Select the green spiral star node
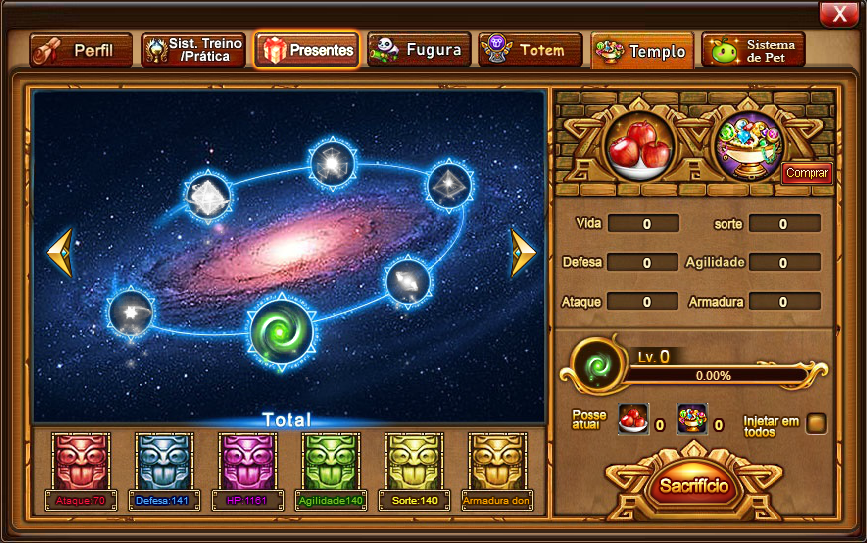This screenshot has width=867, height=543. (x=280, y=330)
